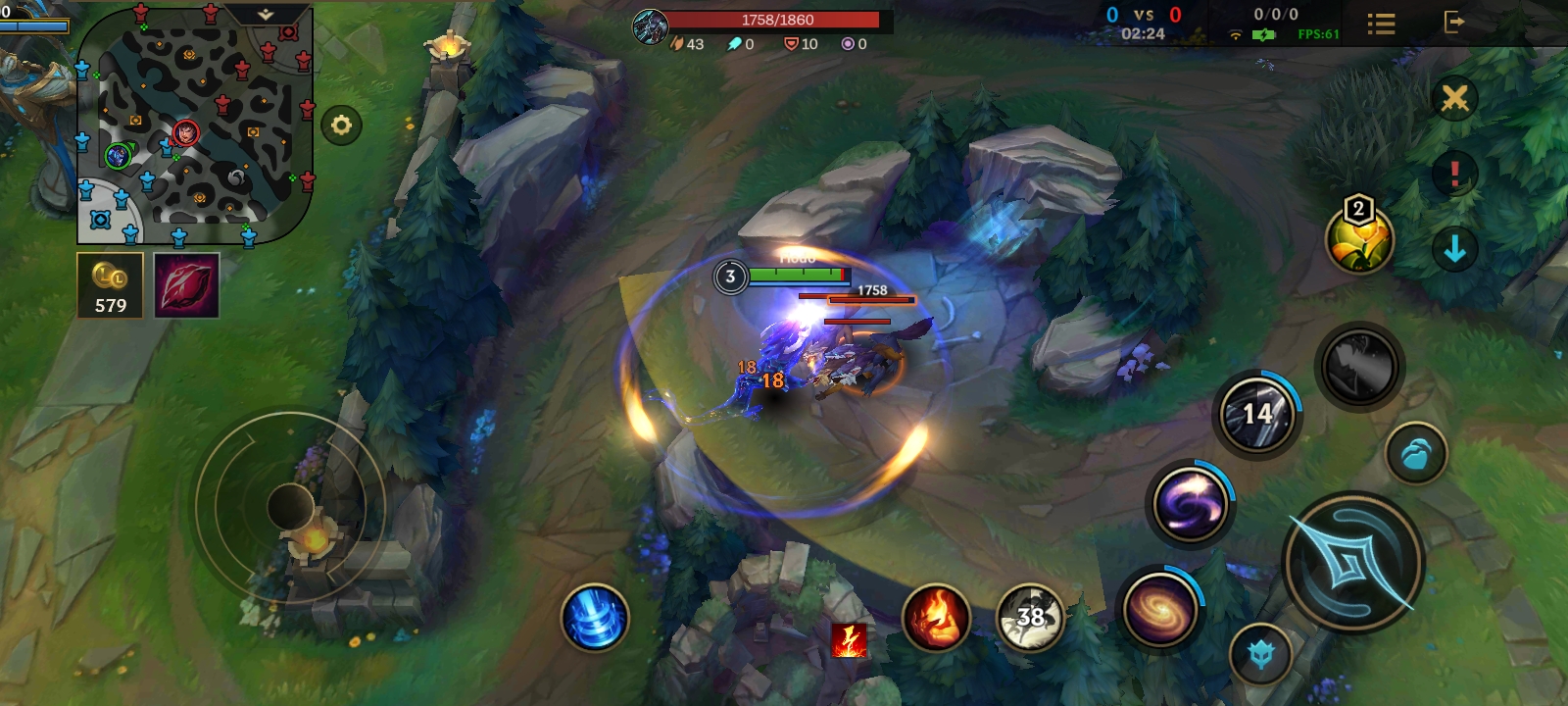Send the crossed-swords attack ping
This screenshot has width=1568, height=706.
(1454, 98)
